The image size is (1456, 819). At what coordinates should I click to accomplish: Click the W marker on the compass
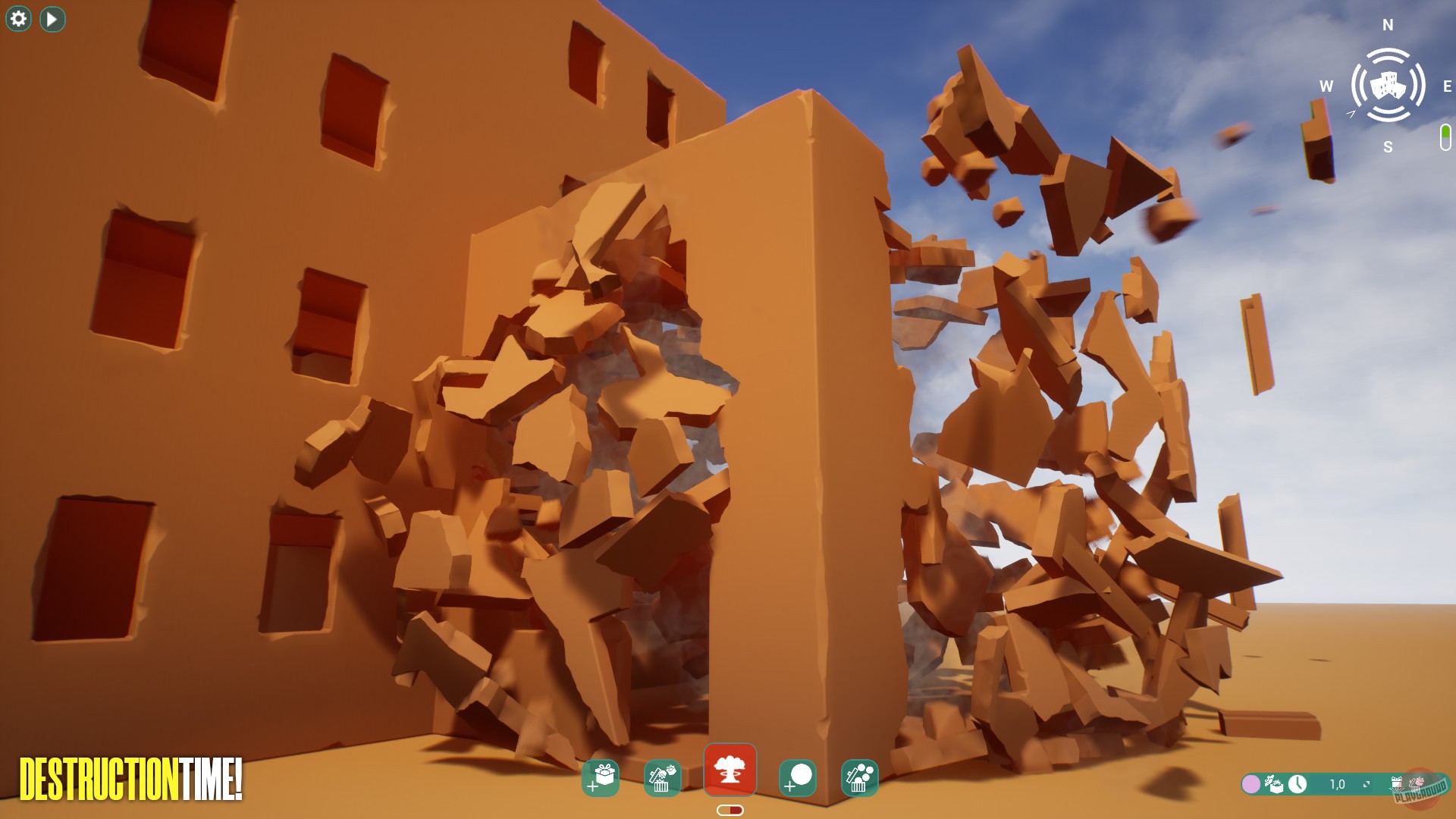[1326, 86]
